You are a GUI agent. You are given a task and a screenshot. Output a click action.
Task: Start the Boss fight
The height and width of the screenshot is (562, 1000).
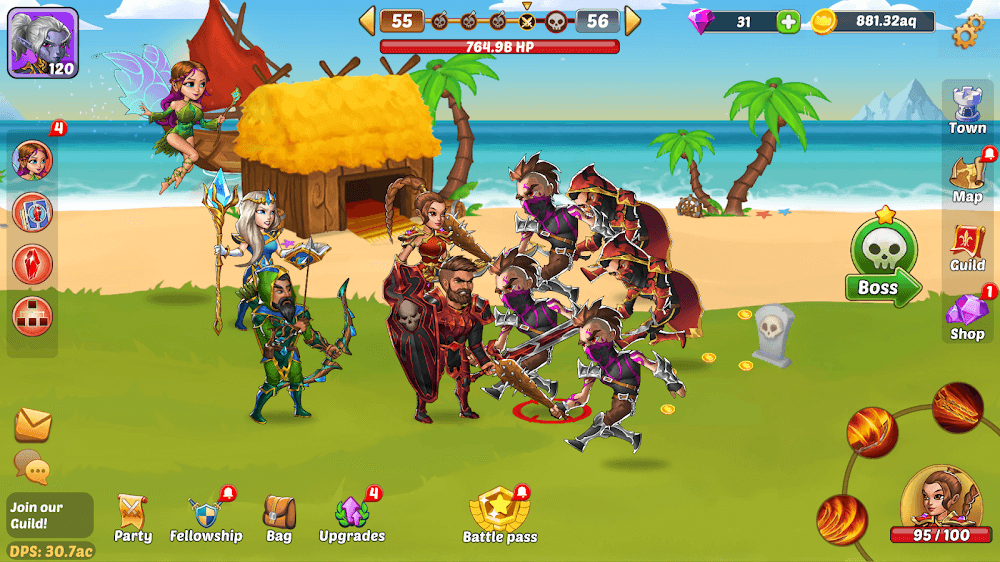(878, 264)
